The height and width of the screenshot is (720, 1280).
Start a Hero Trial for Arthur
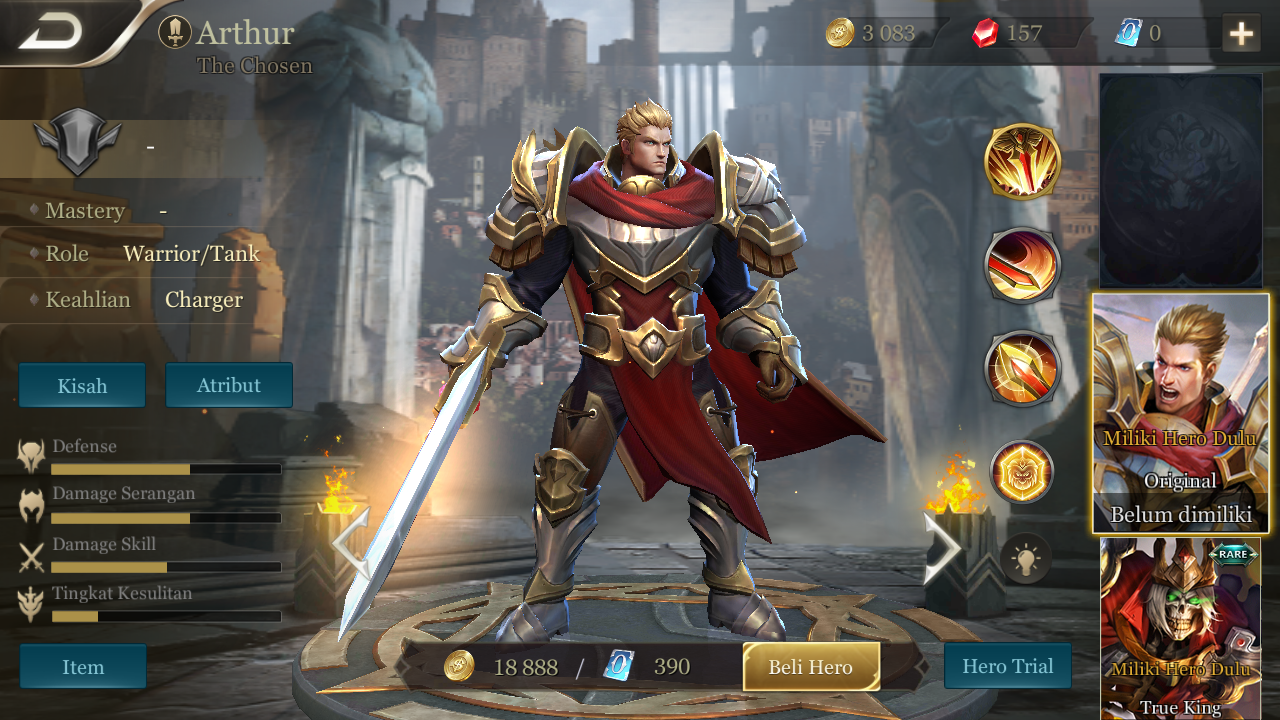(x=1007, y=666)
